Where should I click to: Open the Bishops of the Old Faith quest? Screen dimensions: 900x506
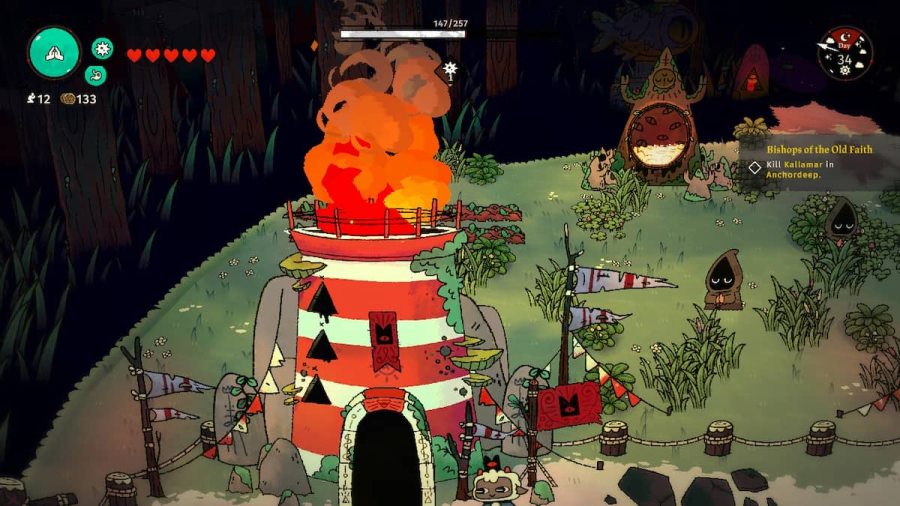pos(806,149)
